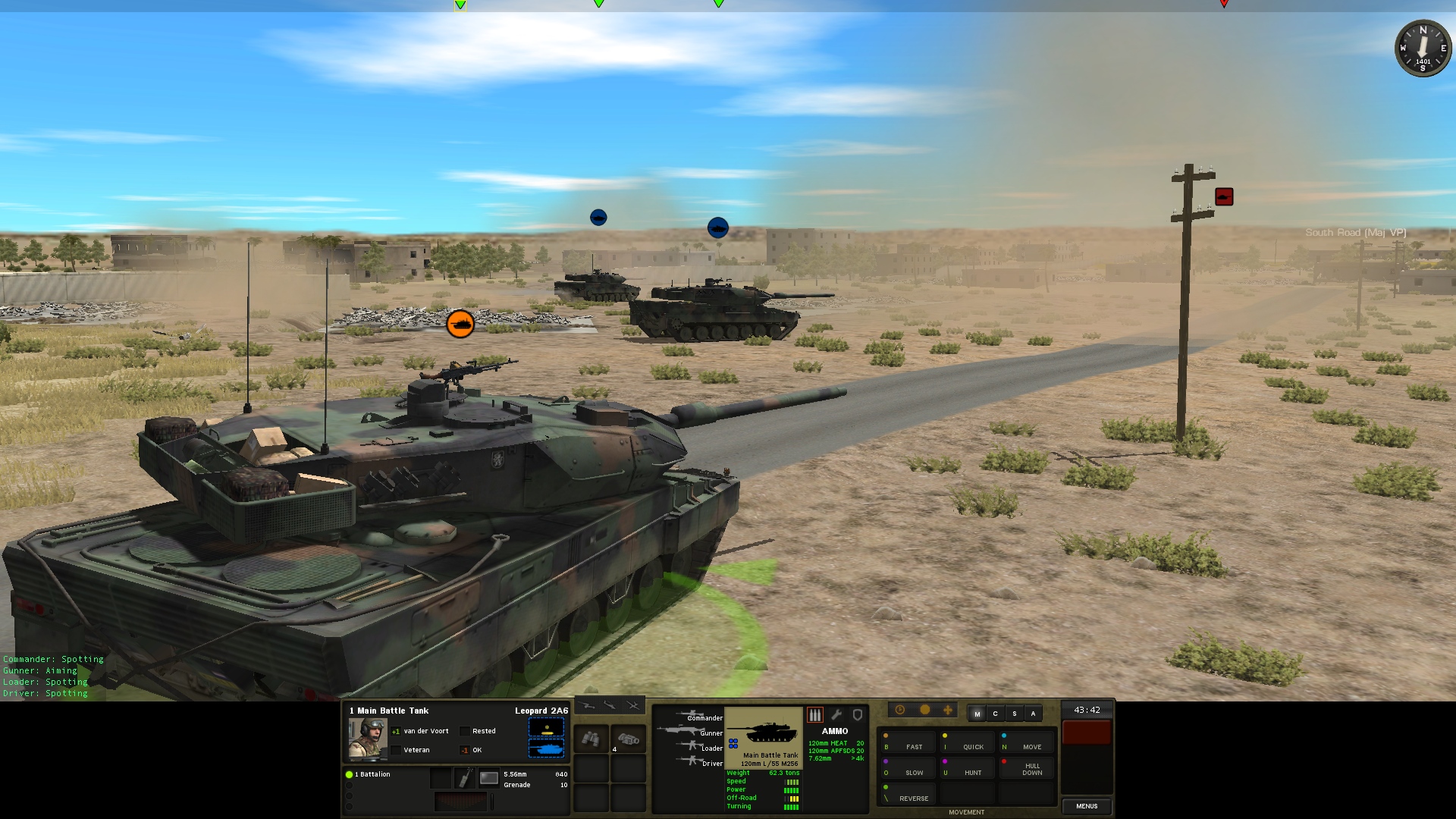Select the orange tank unit marker
The image size is (1456, 819).
point(460,324)
